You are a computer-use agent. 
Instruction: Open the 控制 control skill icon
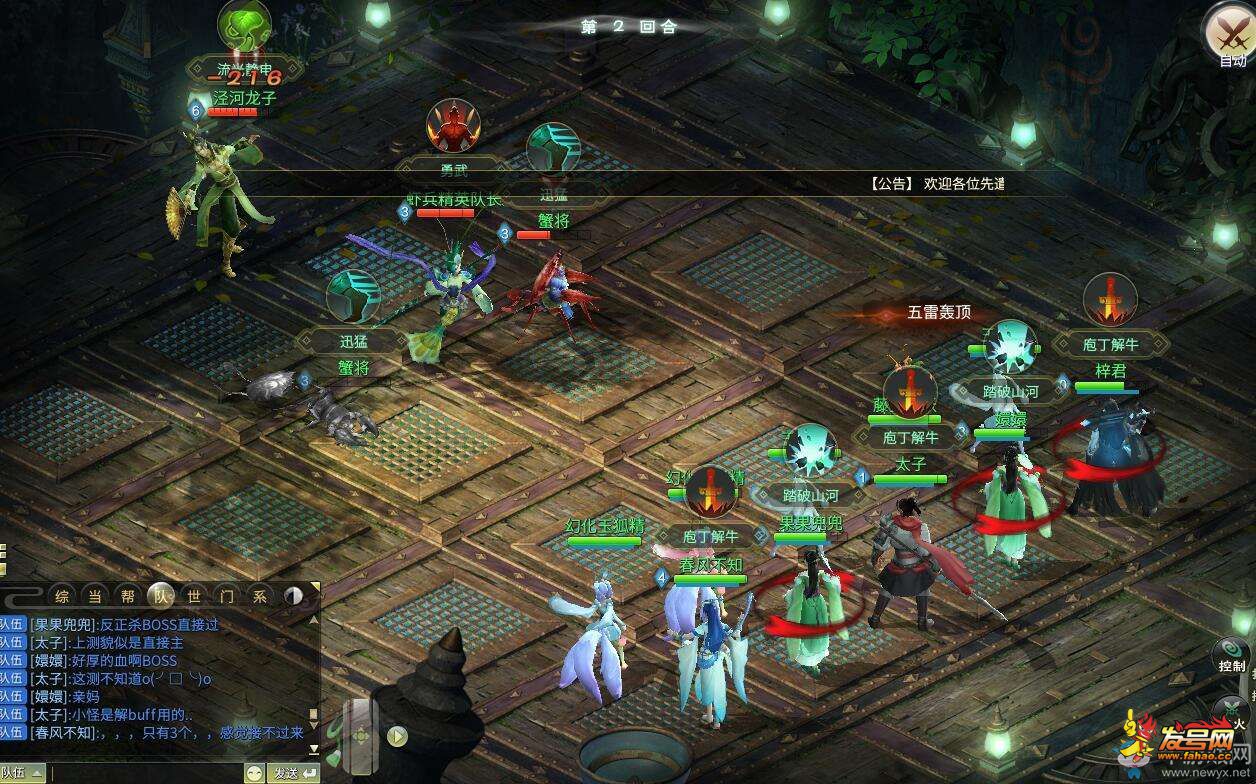[x=1231, y=654]
